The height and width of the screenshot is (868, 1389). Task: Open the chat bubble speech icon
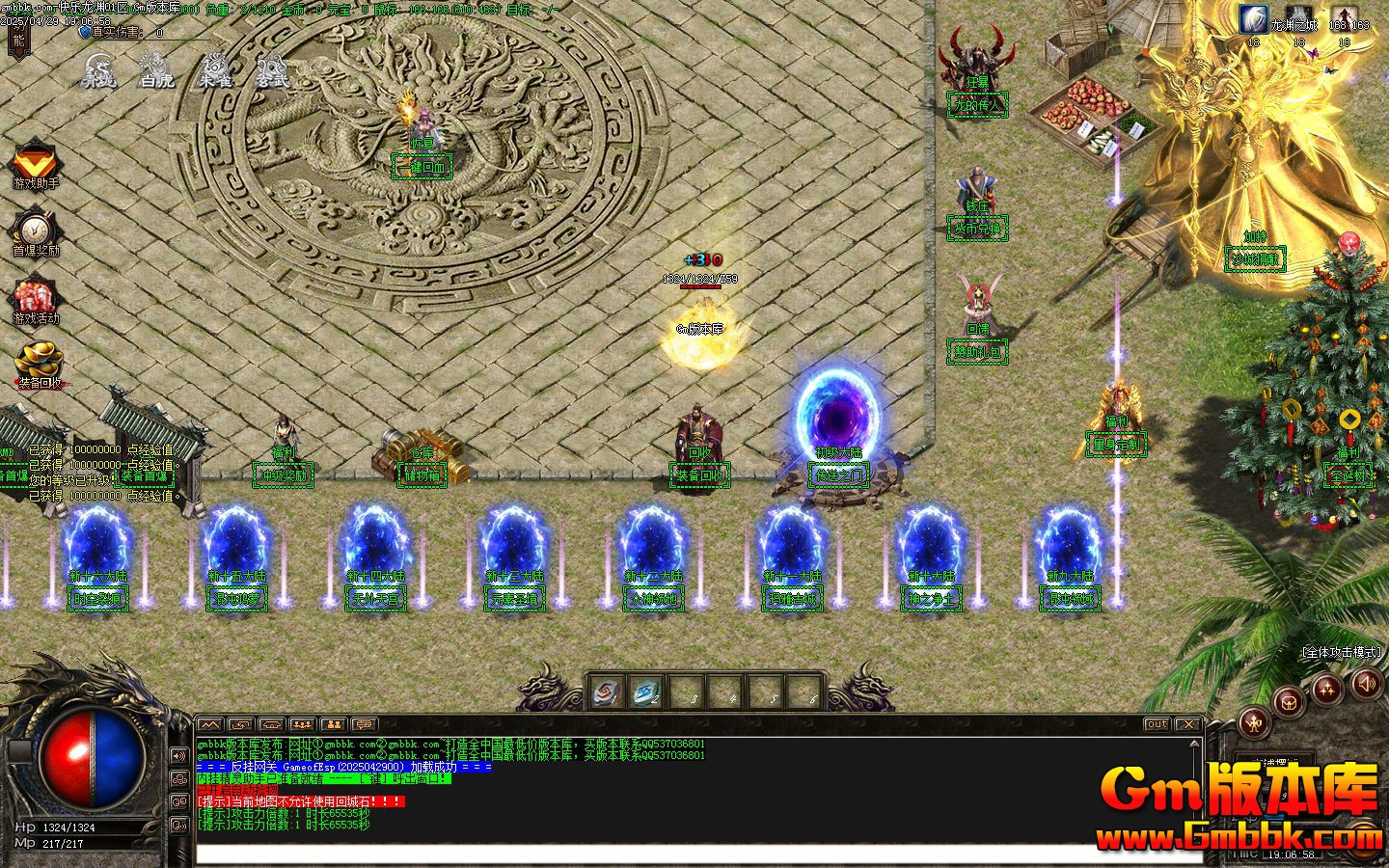pos(364,724)
